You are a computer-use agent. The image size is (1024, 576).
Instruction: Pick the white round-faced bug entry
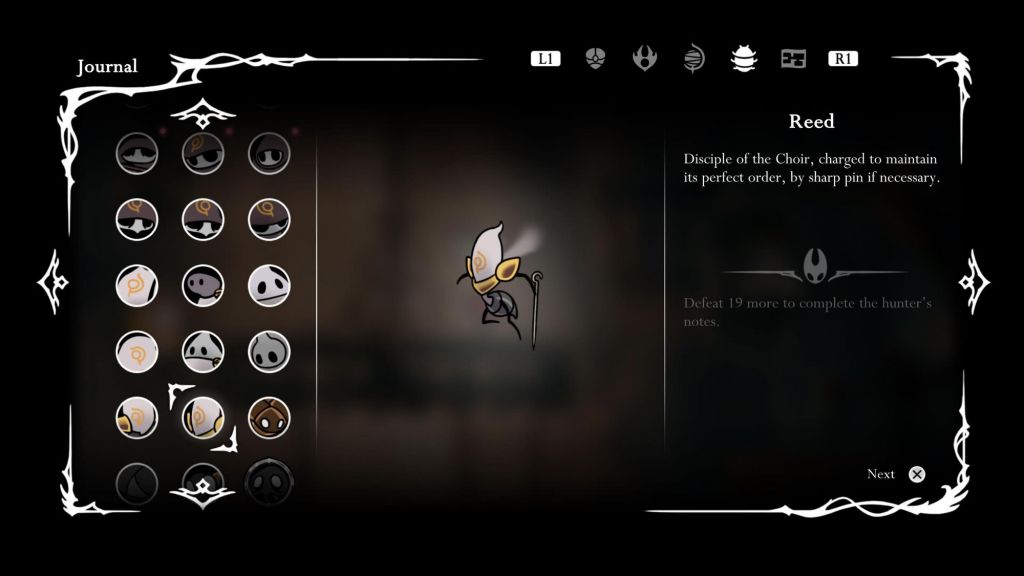[269, 285]
